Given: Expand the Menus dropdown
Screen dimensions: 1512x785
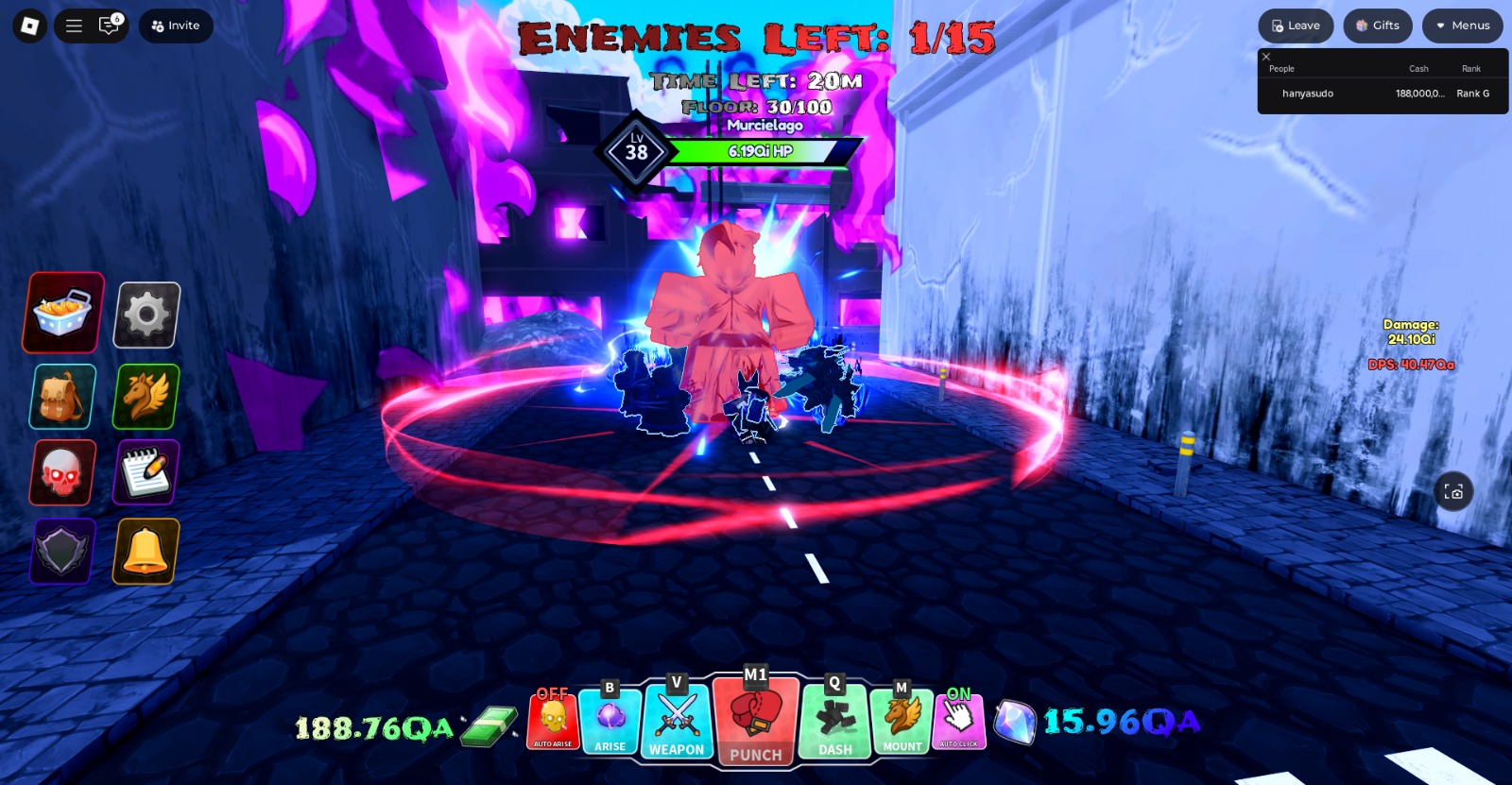Looking at the screenshot, I should pyautogui.click(x=1462, y=26).
